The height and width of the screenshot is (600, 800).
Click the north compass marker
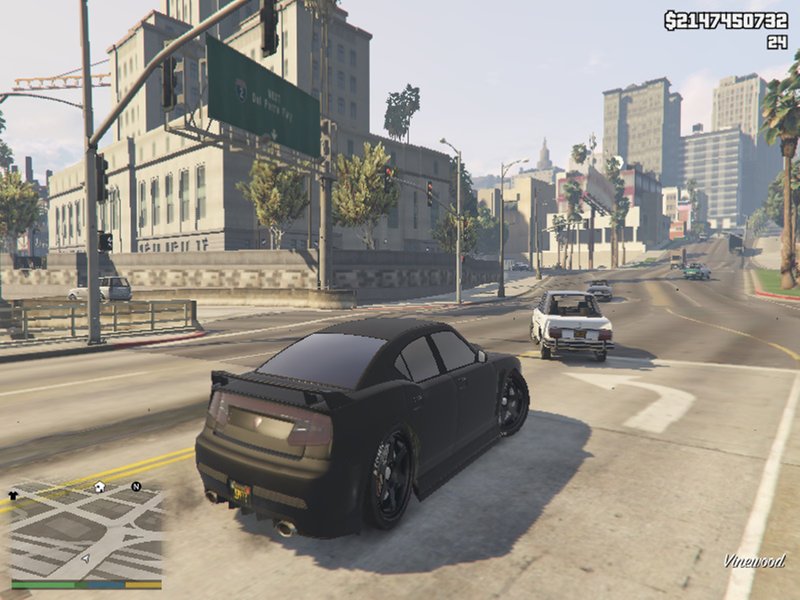[x=136, y=487]
